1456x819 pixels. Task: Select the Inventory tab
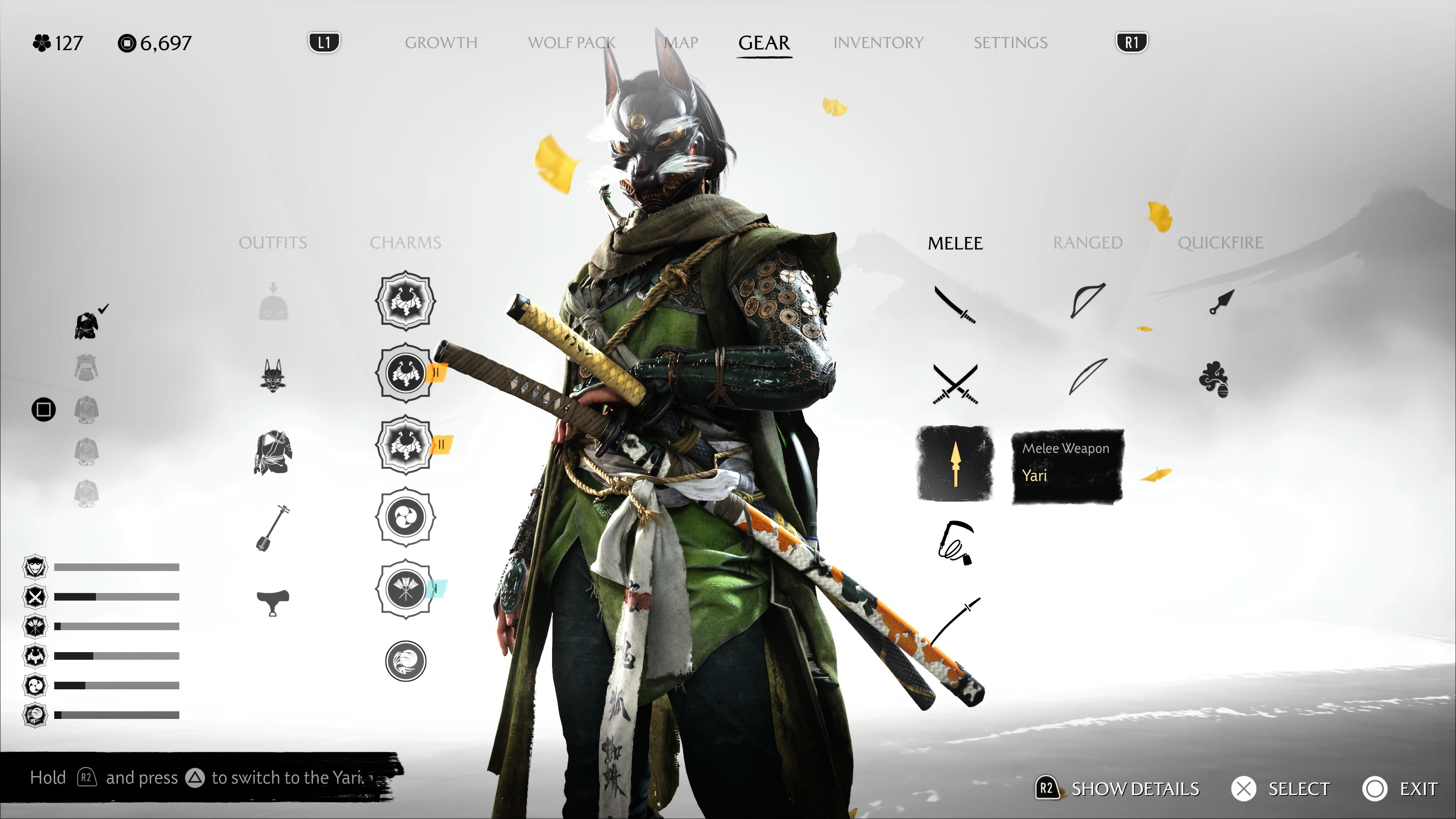878,43
